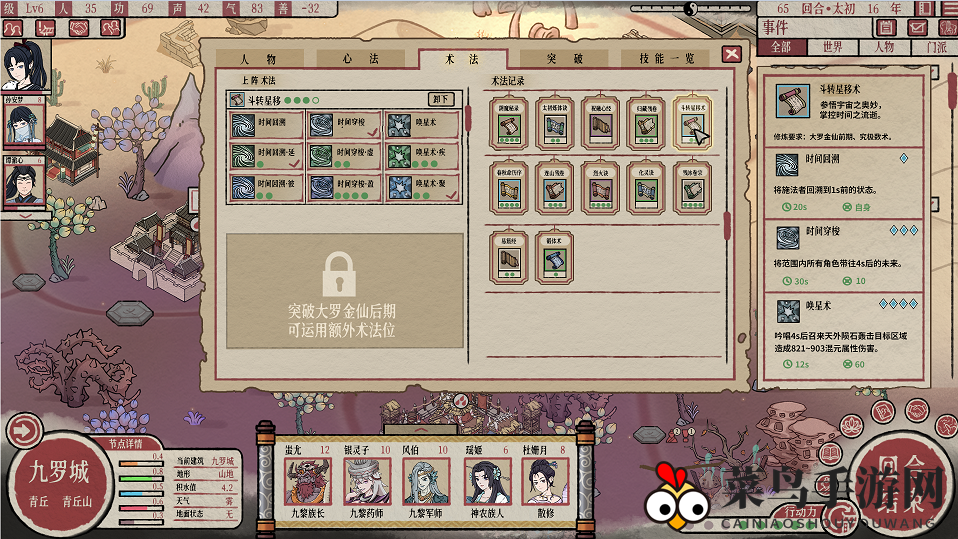Screen dimensions: 958x539
Task: Click the 卸下 unequip button
Action: 441,99
